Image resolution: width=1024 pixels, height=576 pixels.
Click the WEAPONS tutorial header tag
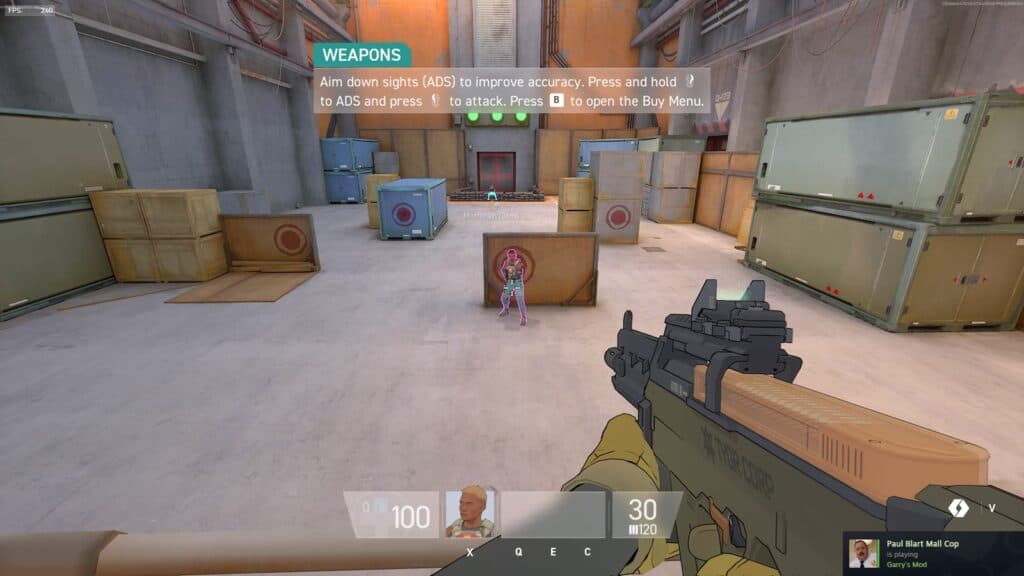[x=362, y=55]
